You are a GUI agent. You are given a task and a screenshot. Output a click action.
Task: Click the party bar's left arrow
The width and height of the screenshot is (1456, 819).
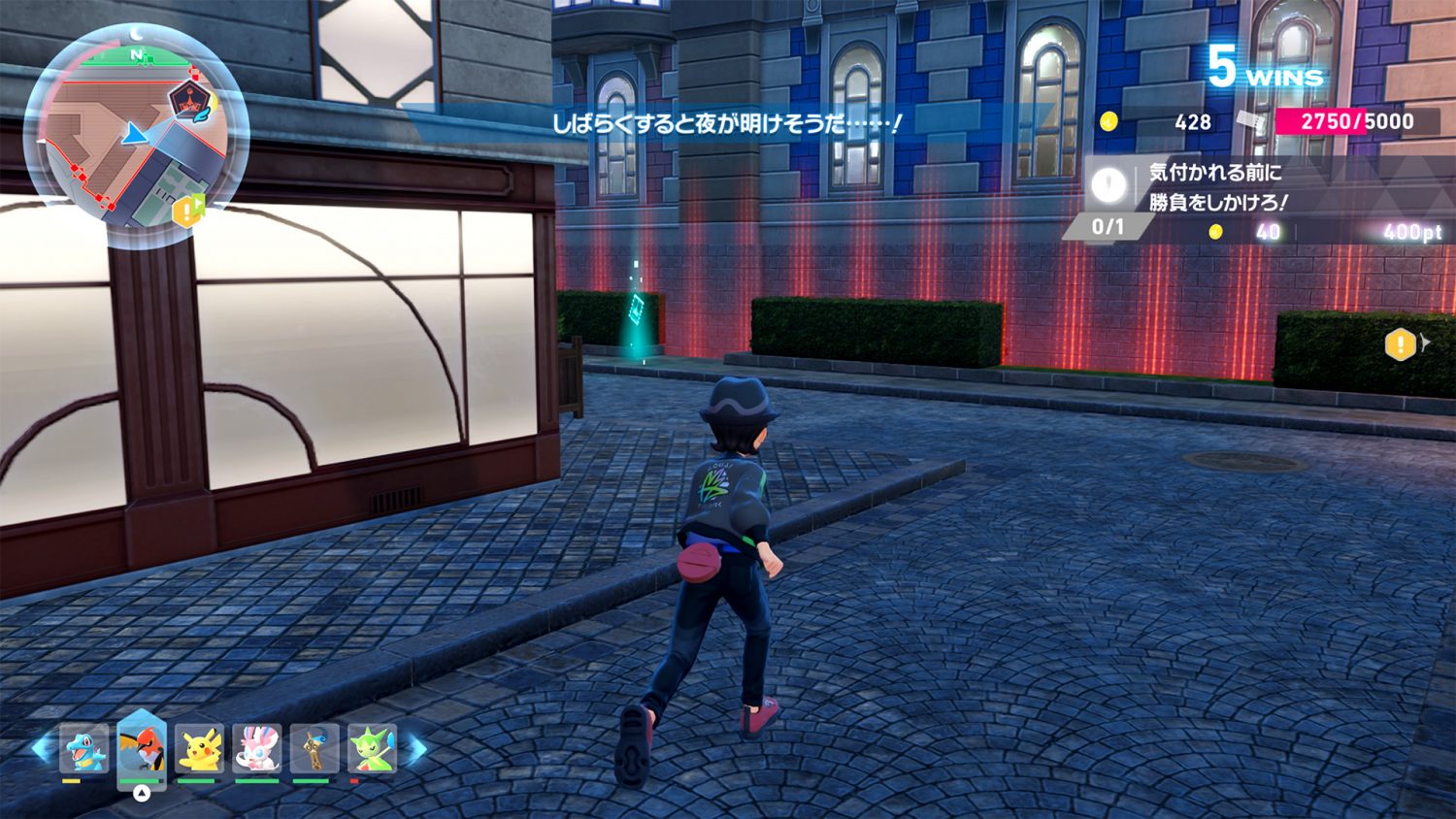pos(42,748)
